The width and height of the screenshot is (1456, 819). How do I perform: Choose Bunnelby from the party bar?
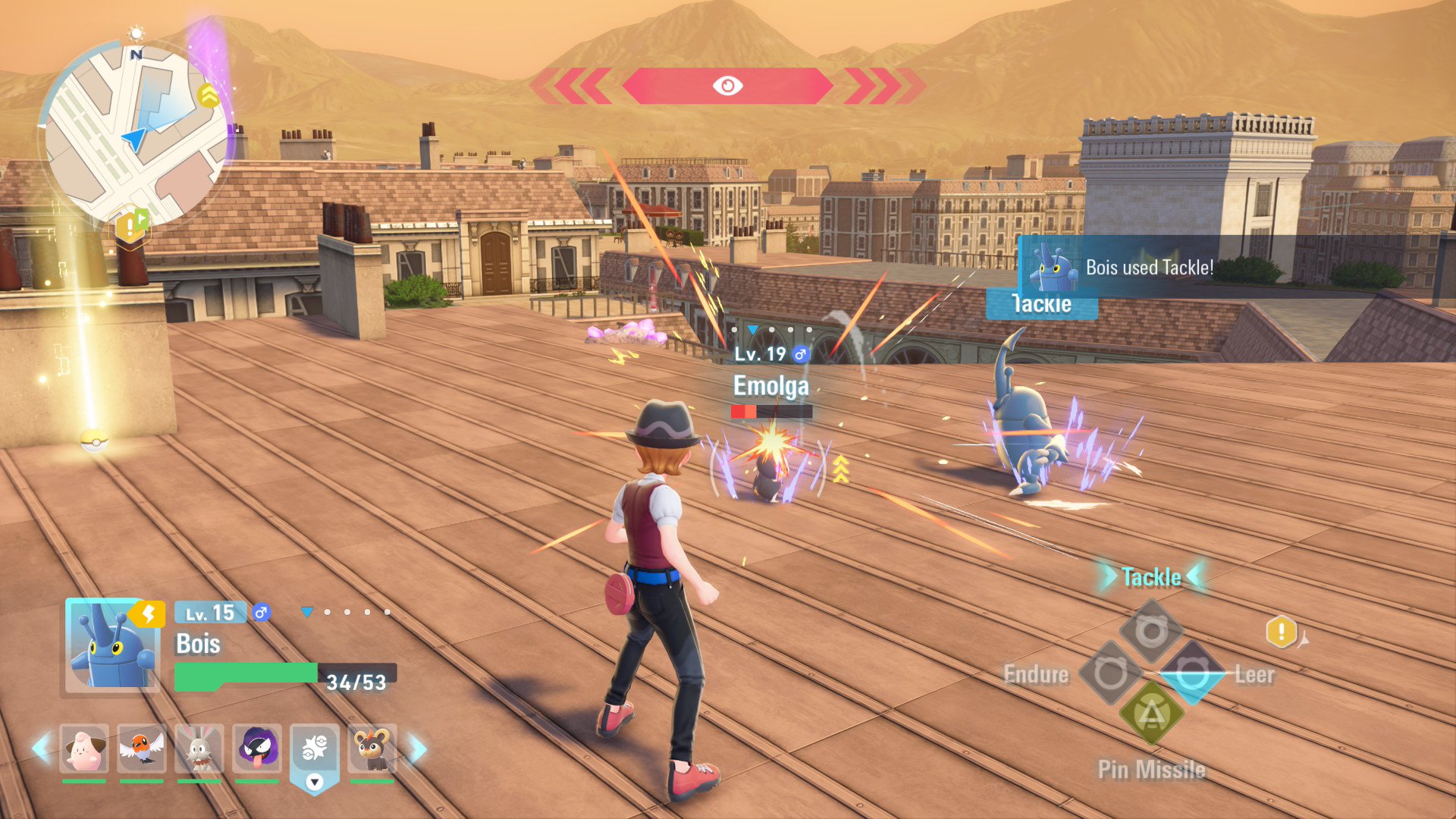point(199,748)
